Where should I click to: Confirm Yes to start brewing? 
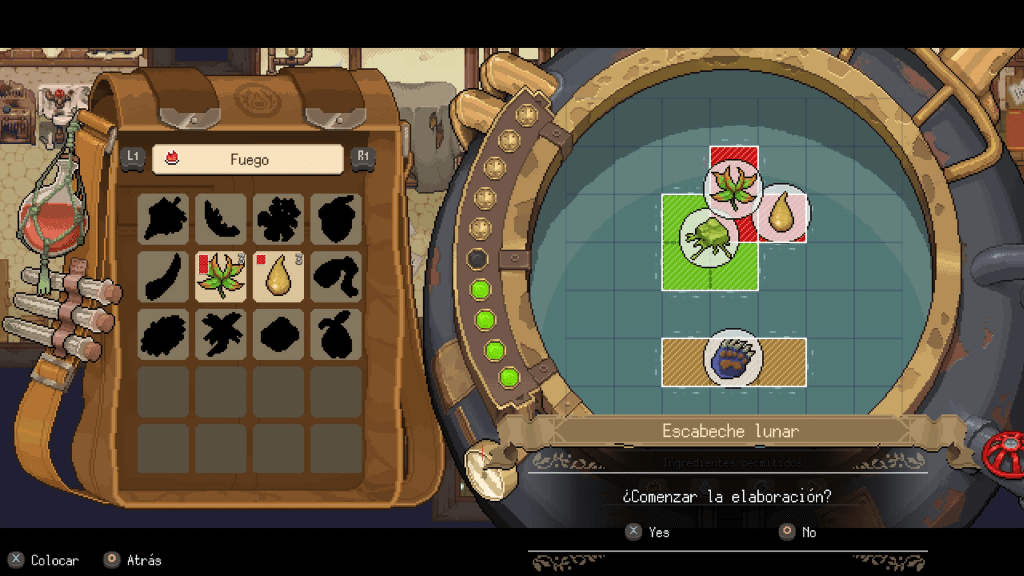point(648,532)
